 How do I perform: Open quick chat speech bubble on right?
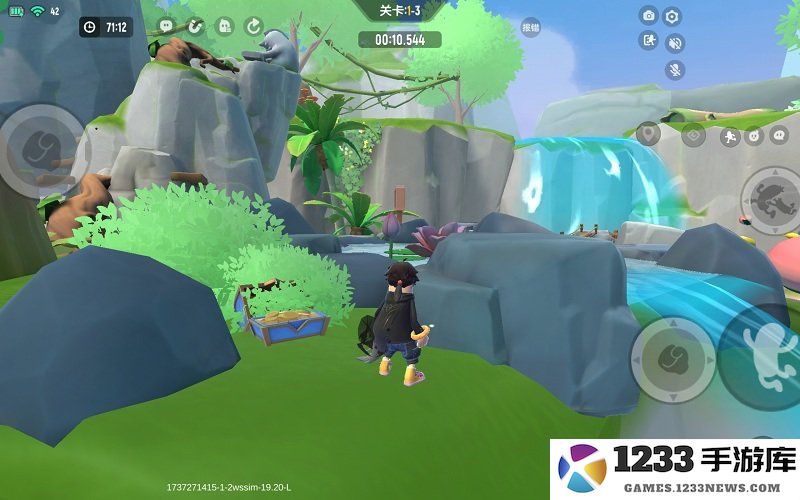coord(778,135)
